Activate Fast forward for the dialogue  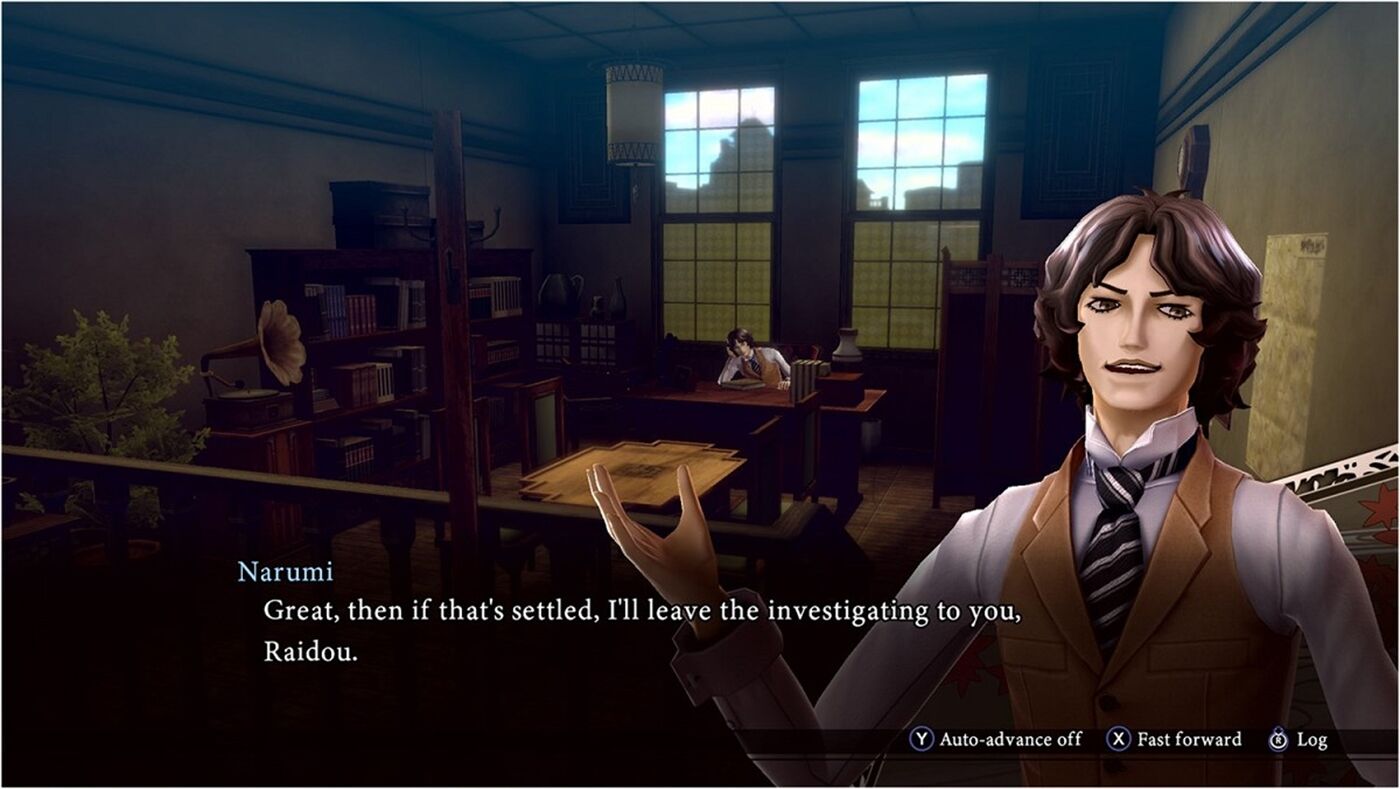coord(1175,740)
